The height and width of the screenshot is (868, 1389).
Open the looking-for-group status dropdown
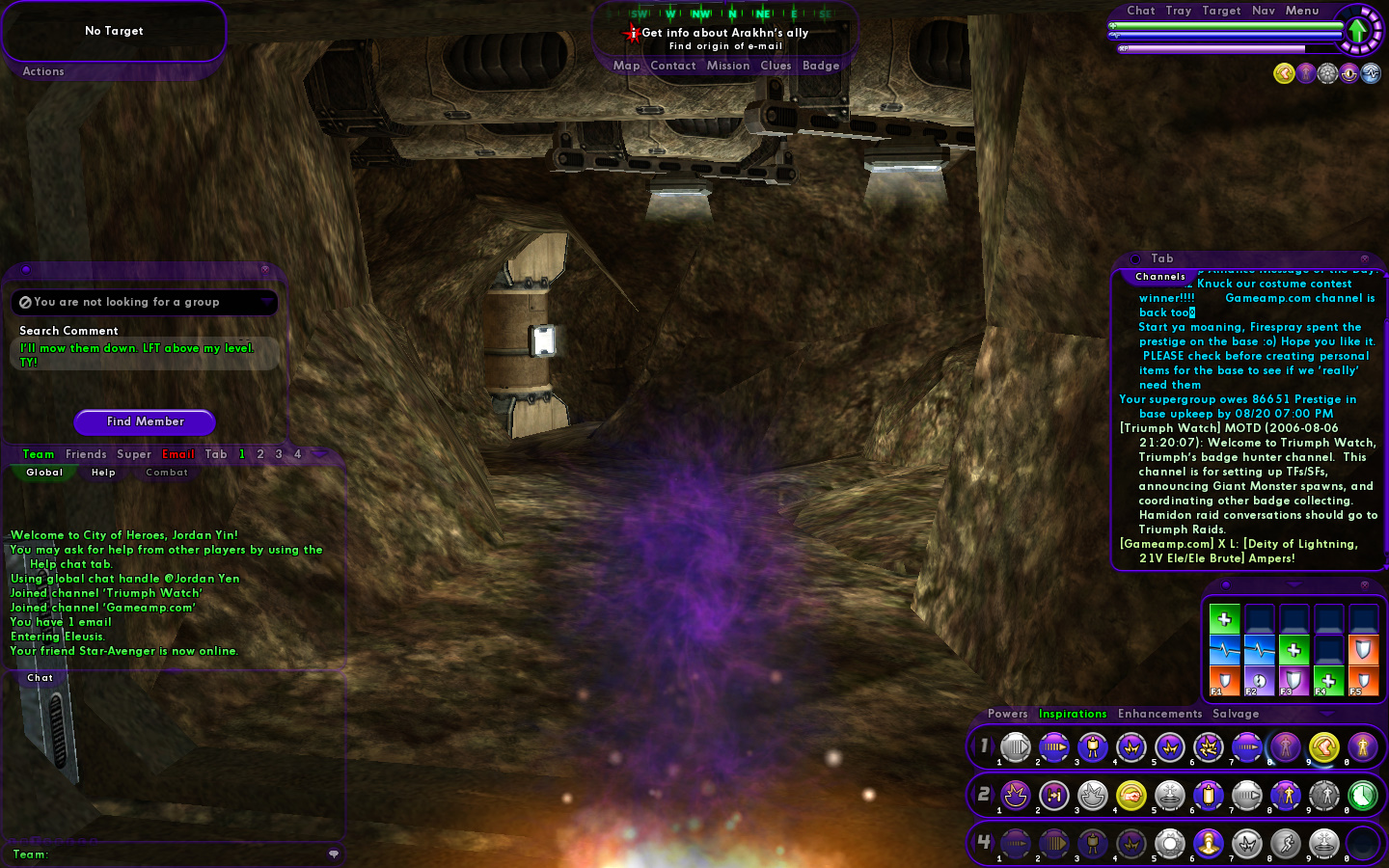266,302
